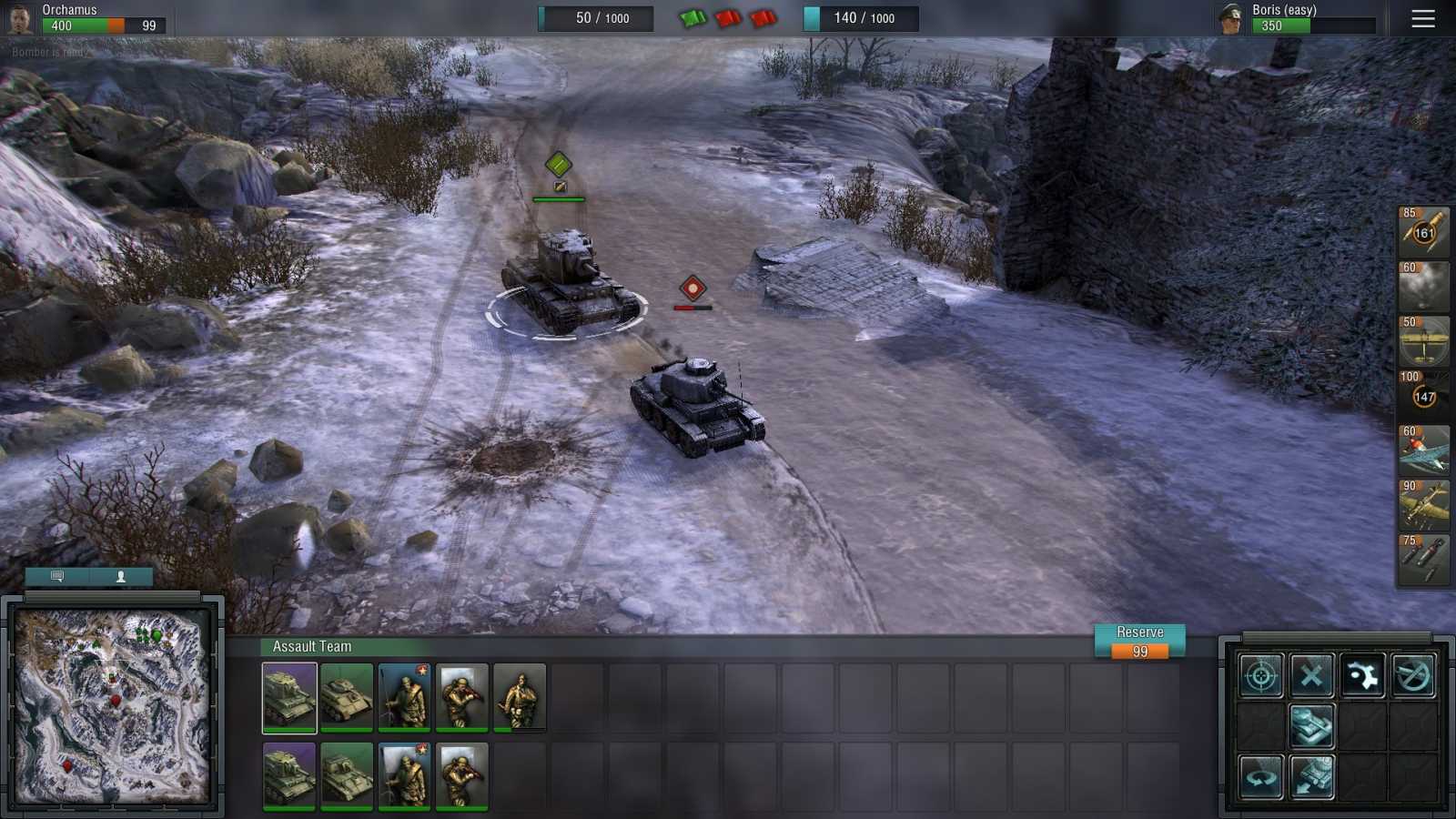Image resolution: width=1456 pixels, height=819 pixels.
Task: Use the rotate vehicle command
Action: tap(1259, 778)
